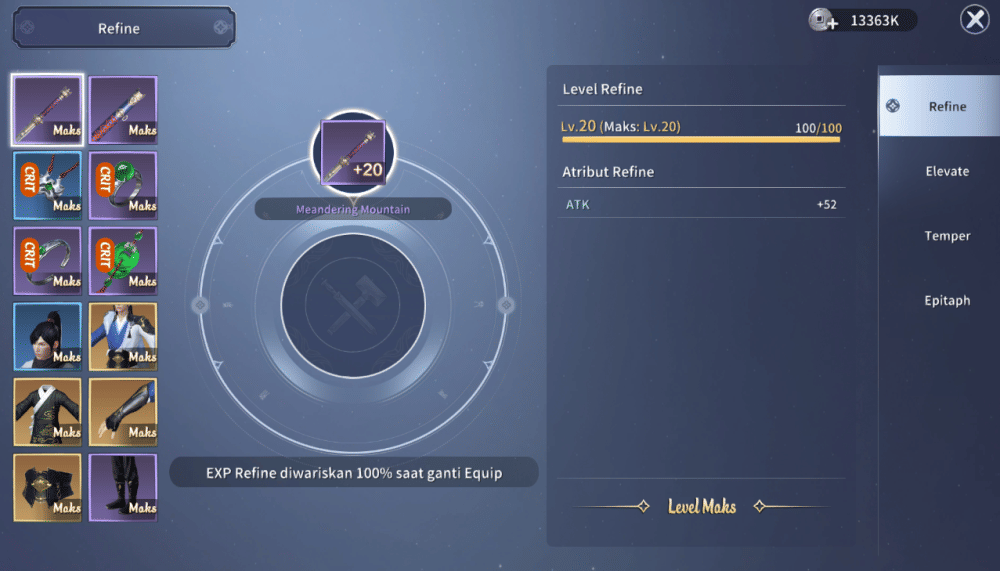Pick the silver bracelet equipment slot
Image resolution: width=1000 pixels, height=571 pixels.
point(47,261)
